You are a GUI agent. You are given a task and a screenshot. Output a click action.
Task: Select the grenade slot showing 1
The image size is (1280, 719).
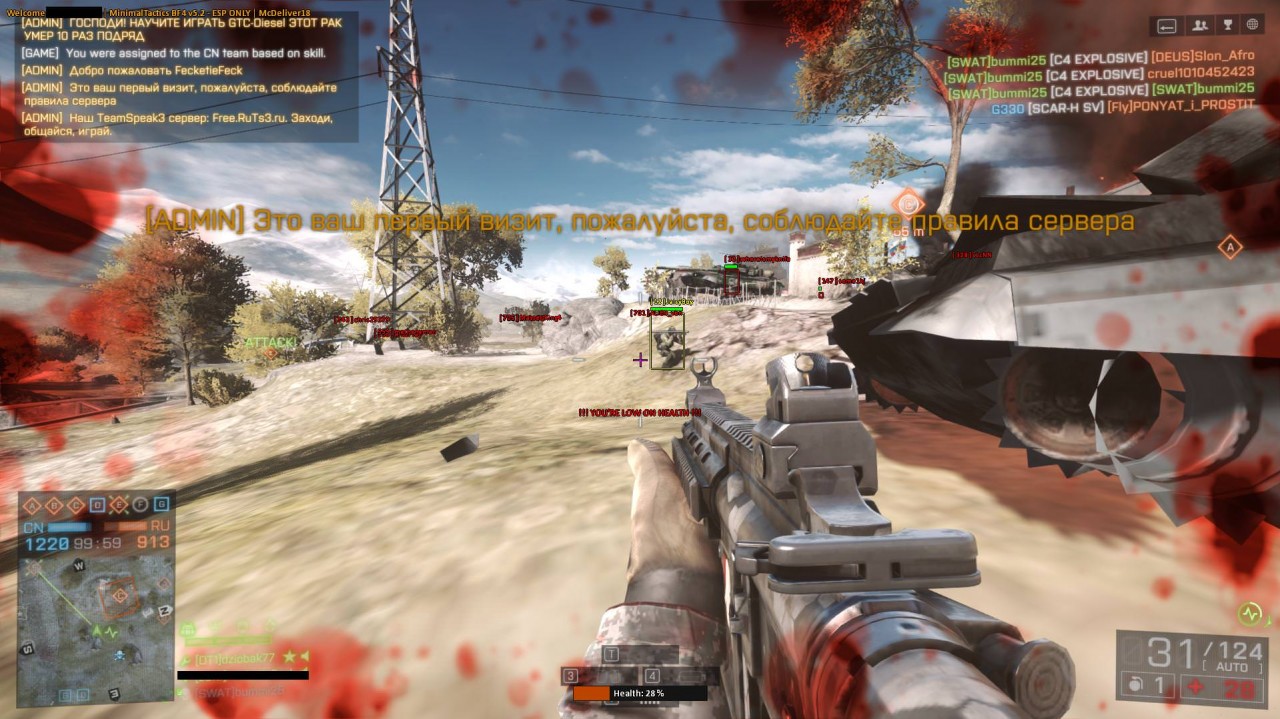1147,685
